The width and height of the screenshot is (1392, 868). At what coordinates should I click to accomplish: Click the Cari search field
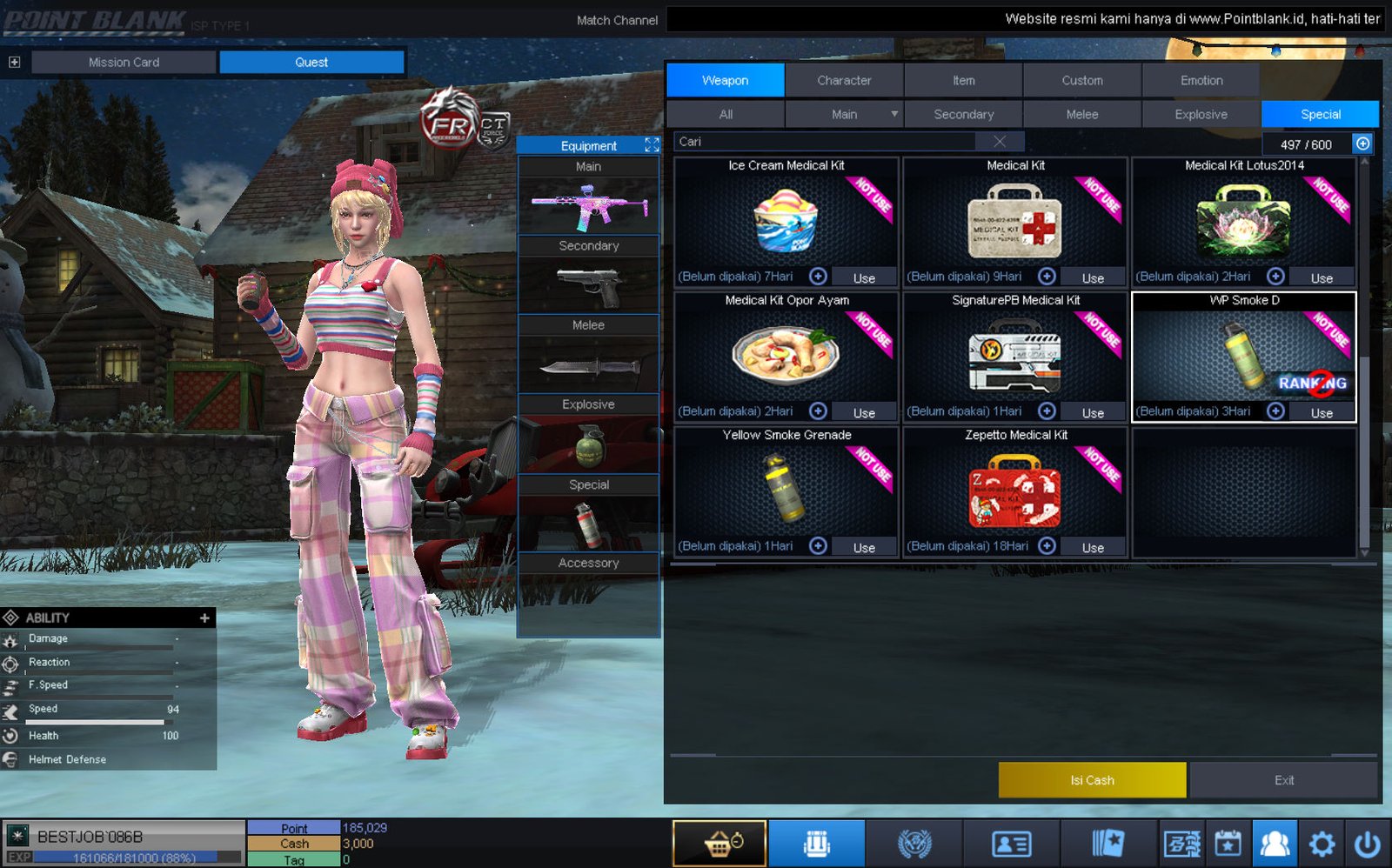tap(826, 142)
